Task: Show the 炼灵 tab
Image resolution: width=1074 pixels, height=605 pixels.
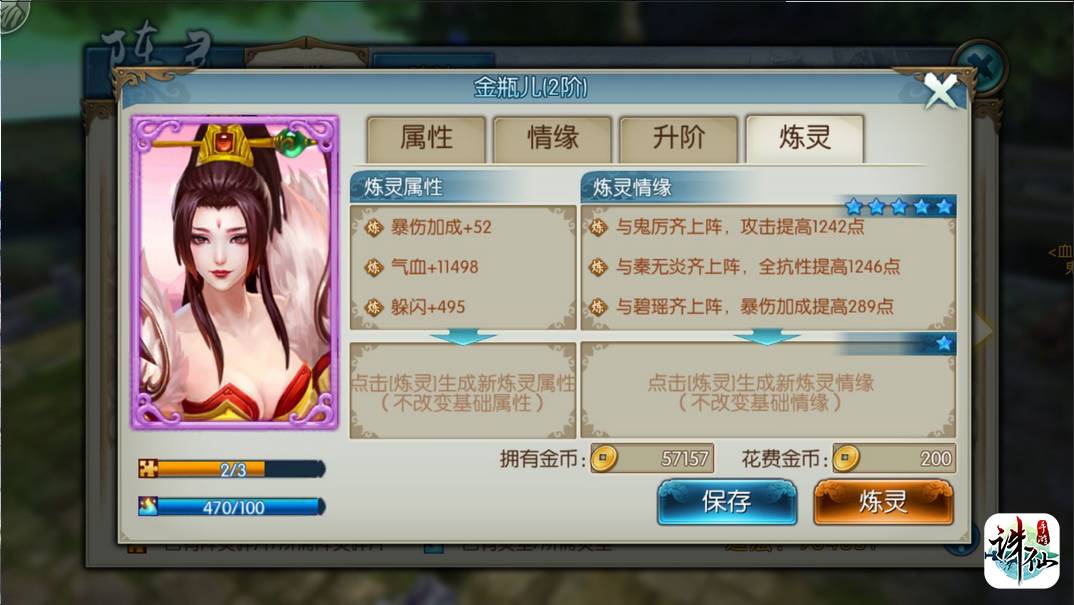Action: coord(804,139)
